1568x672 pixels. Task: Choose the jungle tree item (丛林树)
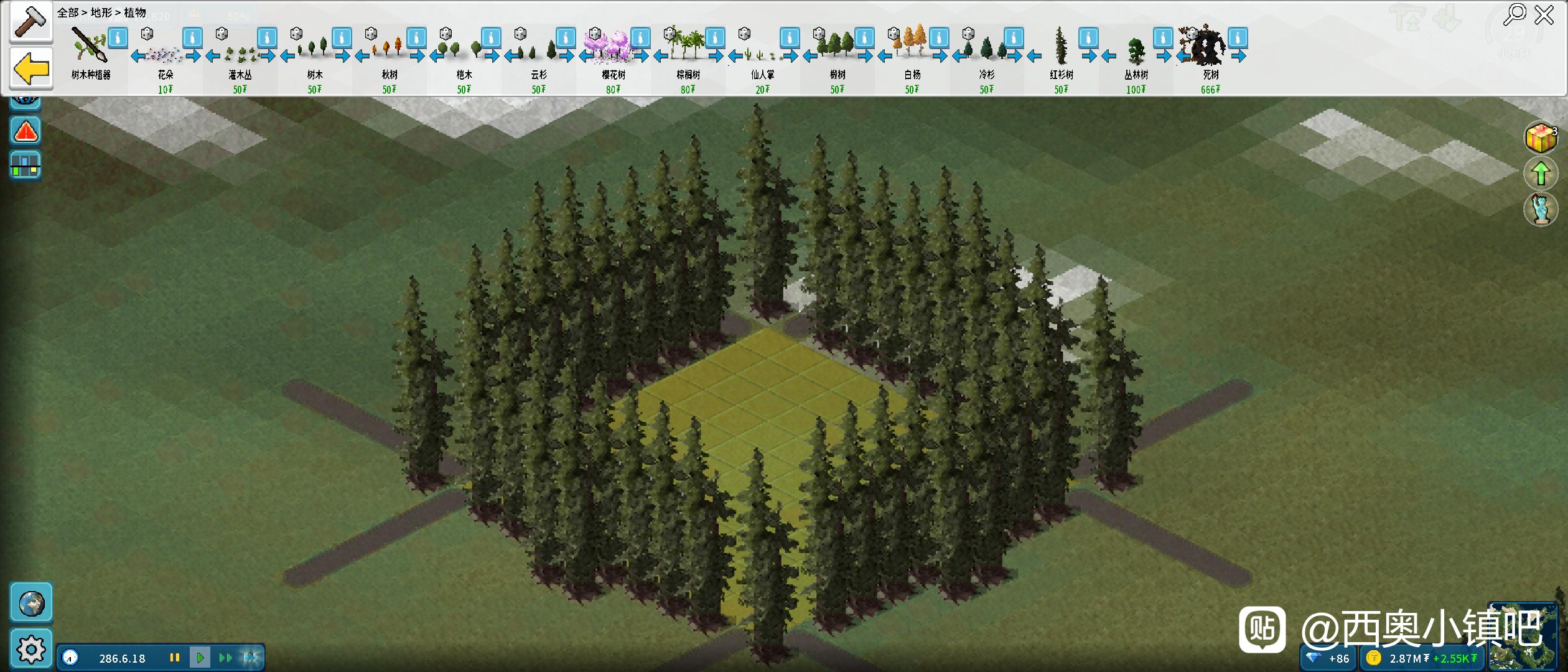[1136, 51]
